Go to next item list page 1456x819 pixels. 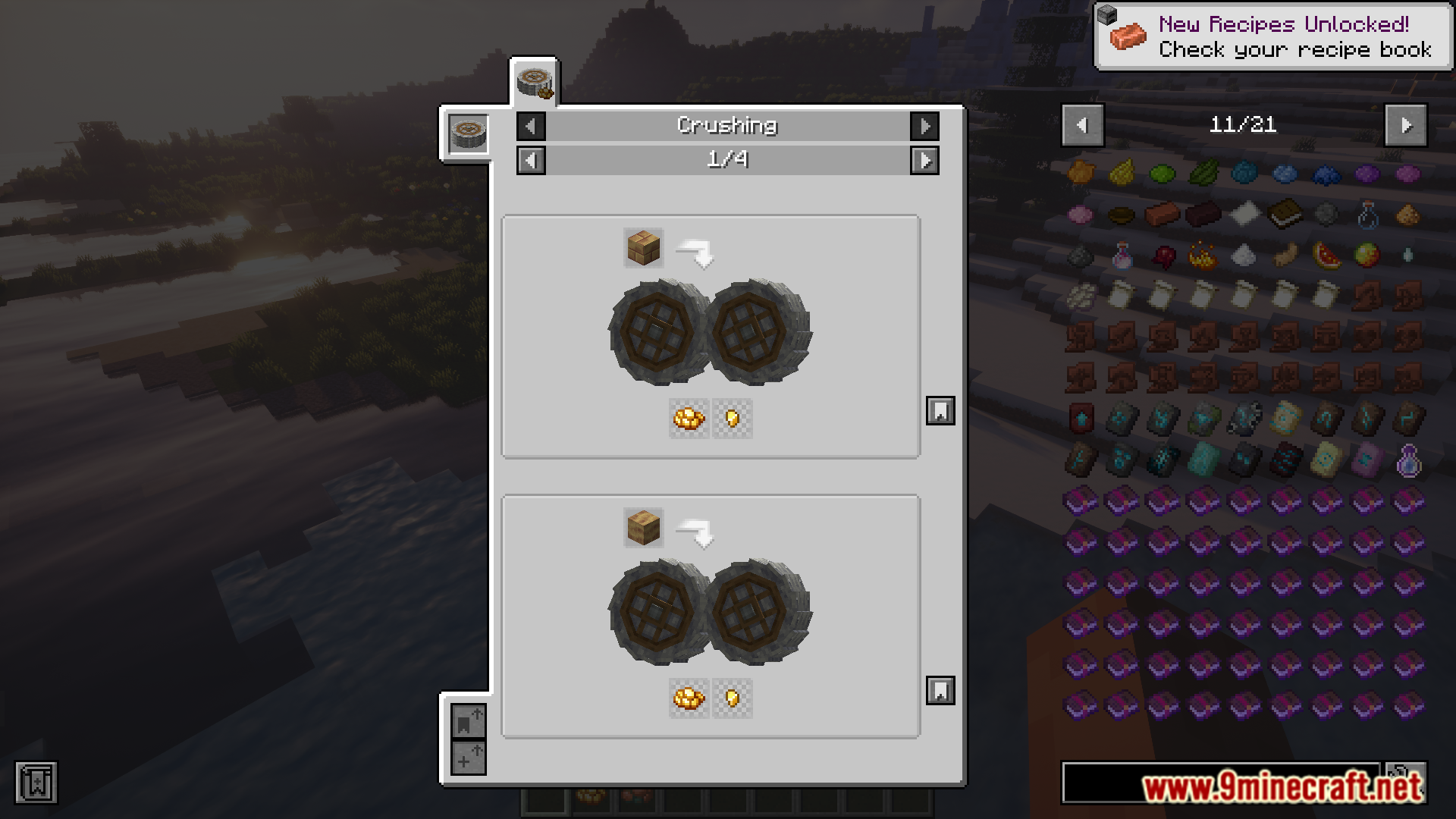(1406, 125)
